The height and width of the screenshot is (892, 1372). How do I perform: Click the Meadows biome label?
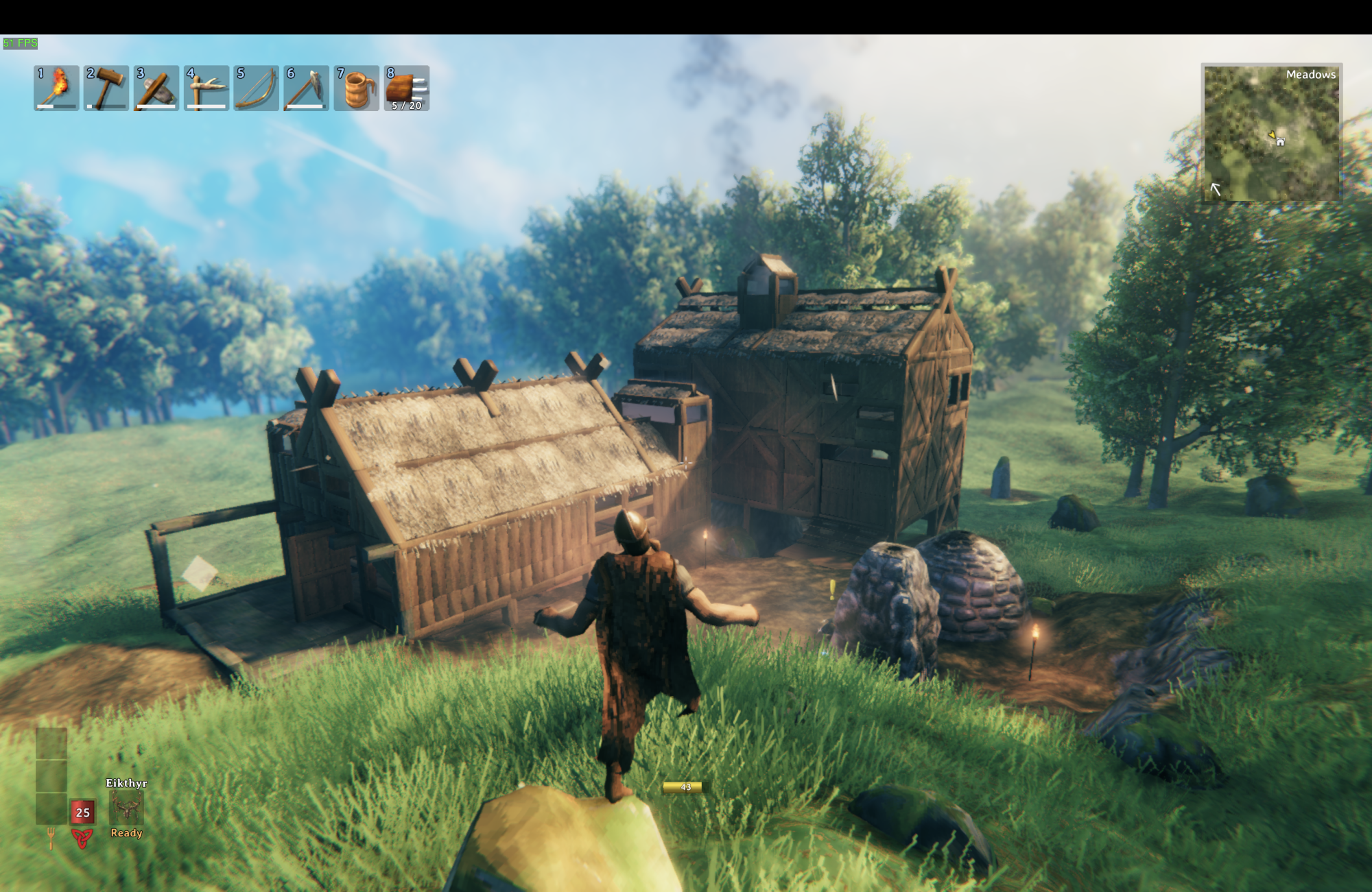coord(1312,75)
